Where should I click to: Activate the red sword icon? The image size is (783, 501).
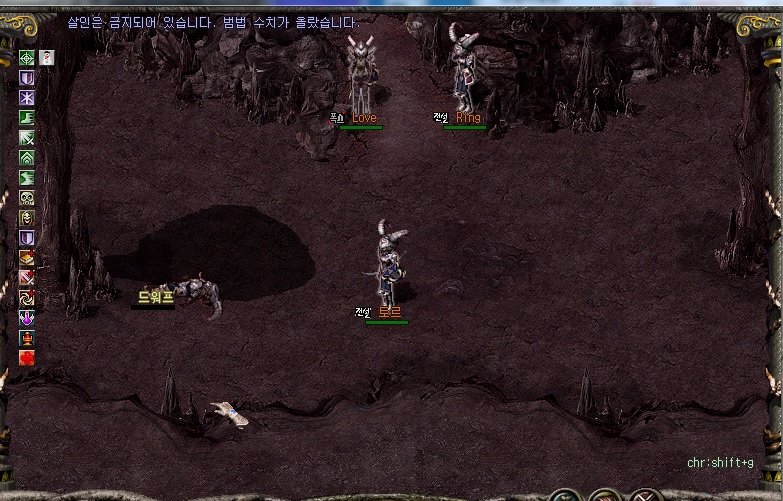pos(27,278)
